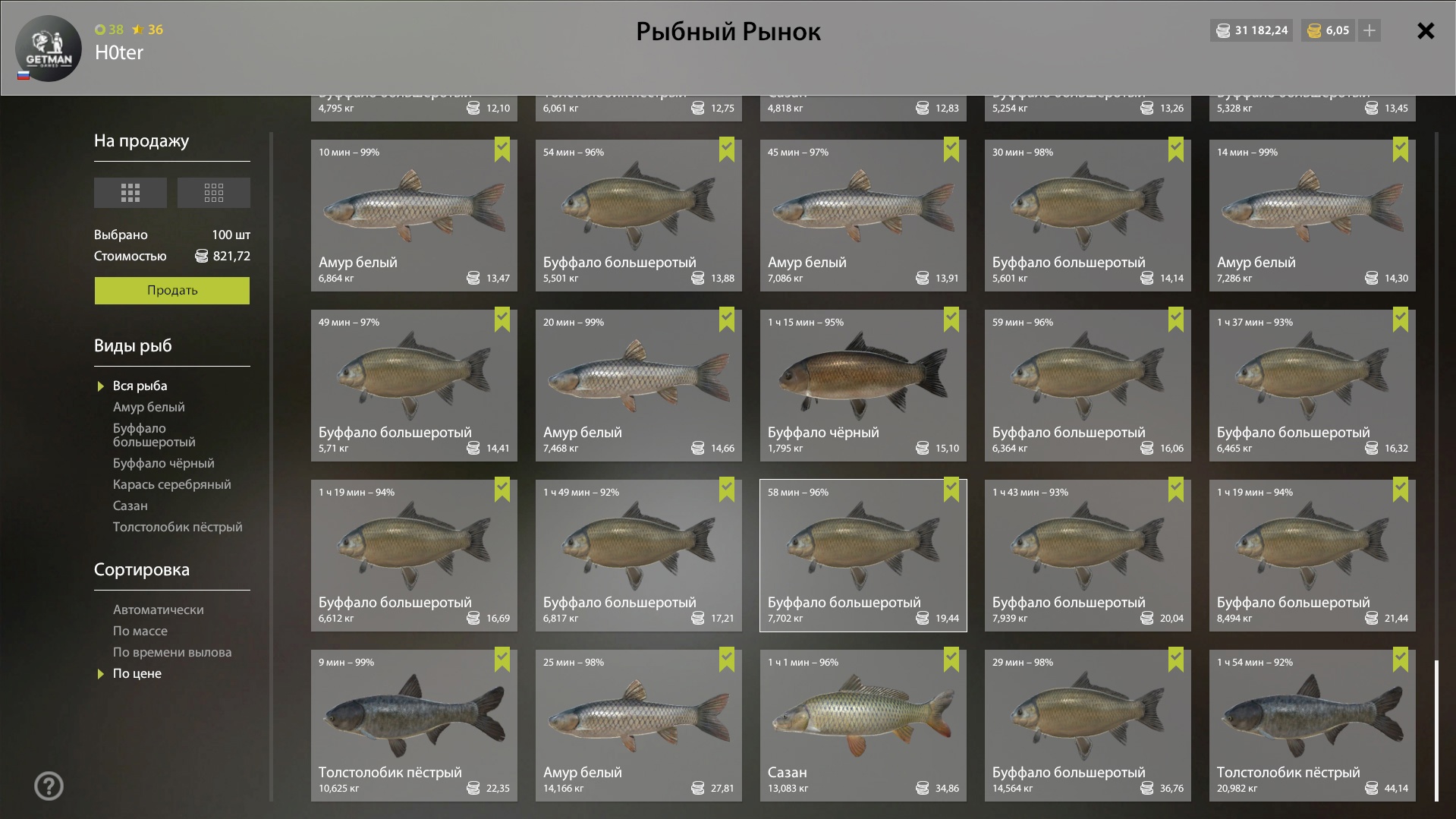Viewport: 1456px width, 819px height.
Task: Select the Сазан 13,083 кг fish card
Action: 863,725
